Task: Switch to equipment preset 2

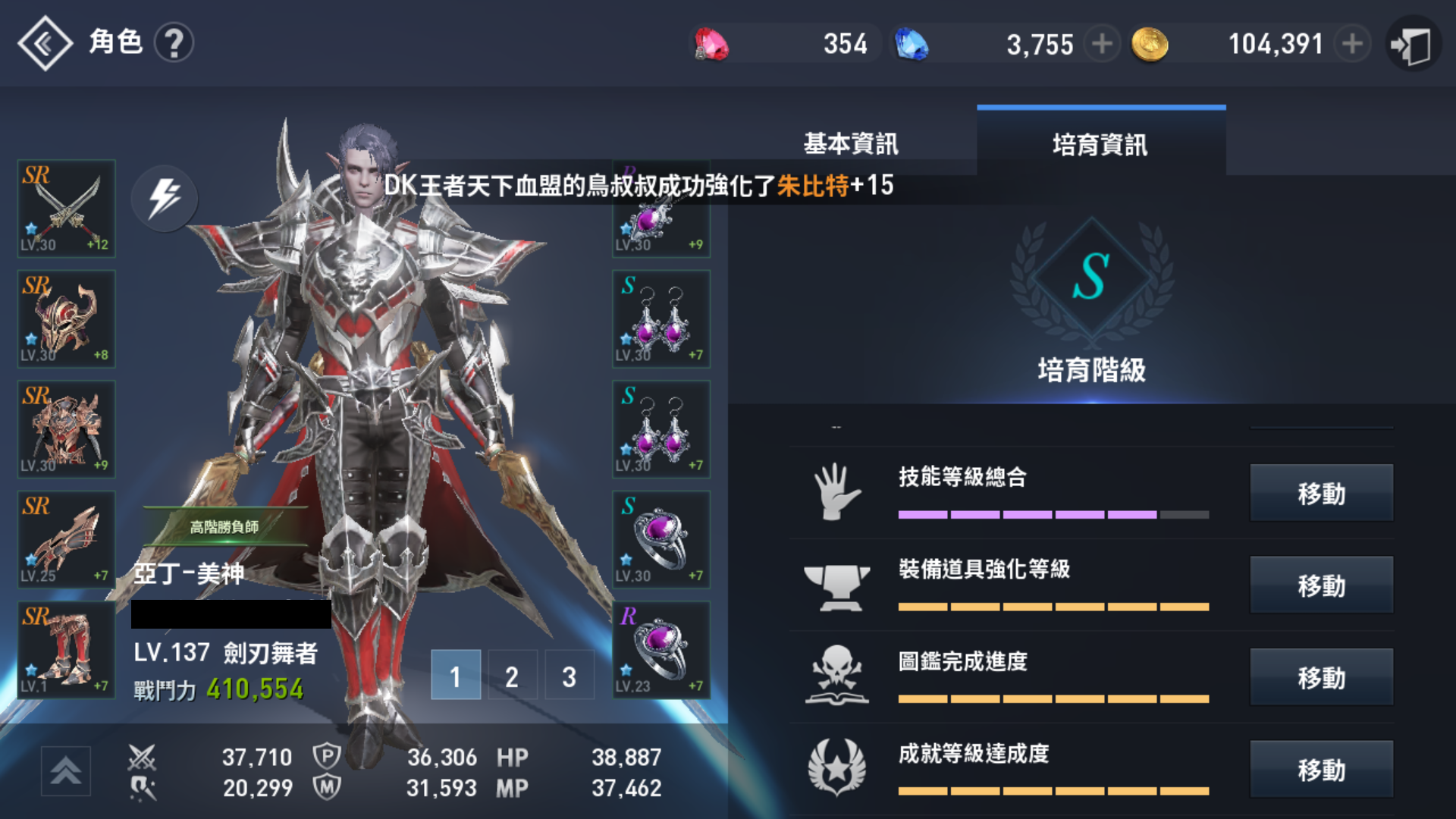Action: pos(512,675)
